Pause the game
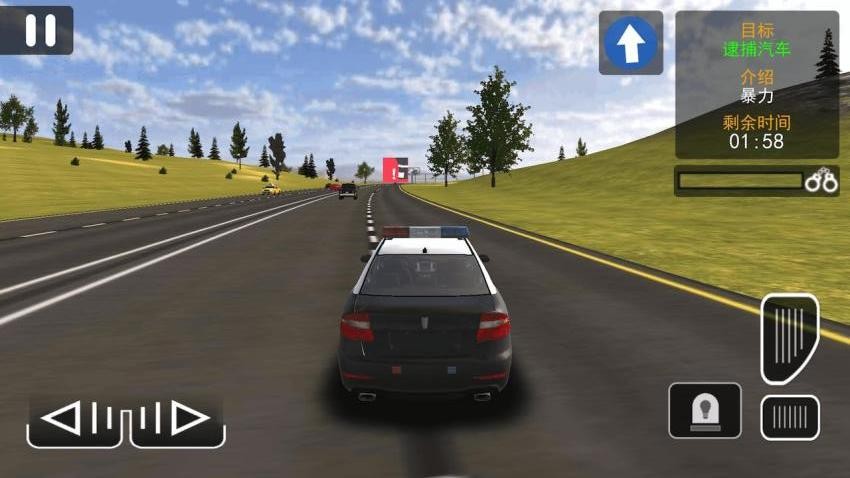The width and height of the screenshot is (850, 478). (38, 30)
